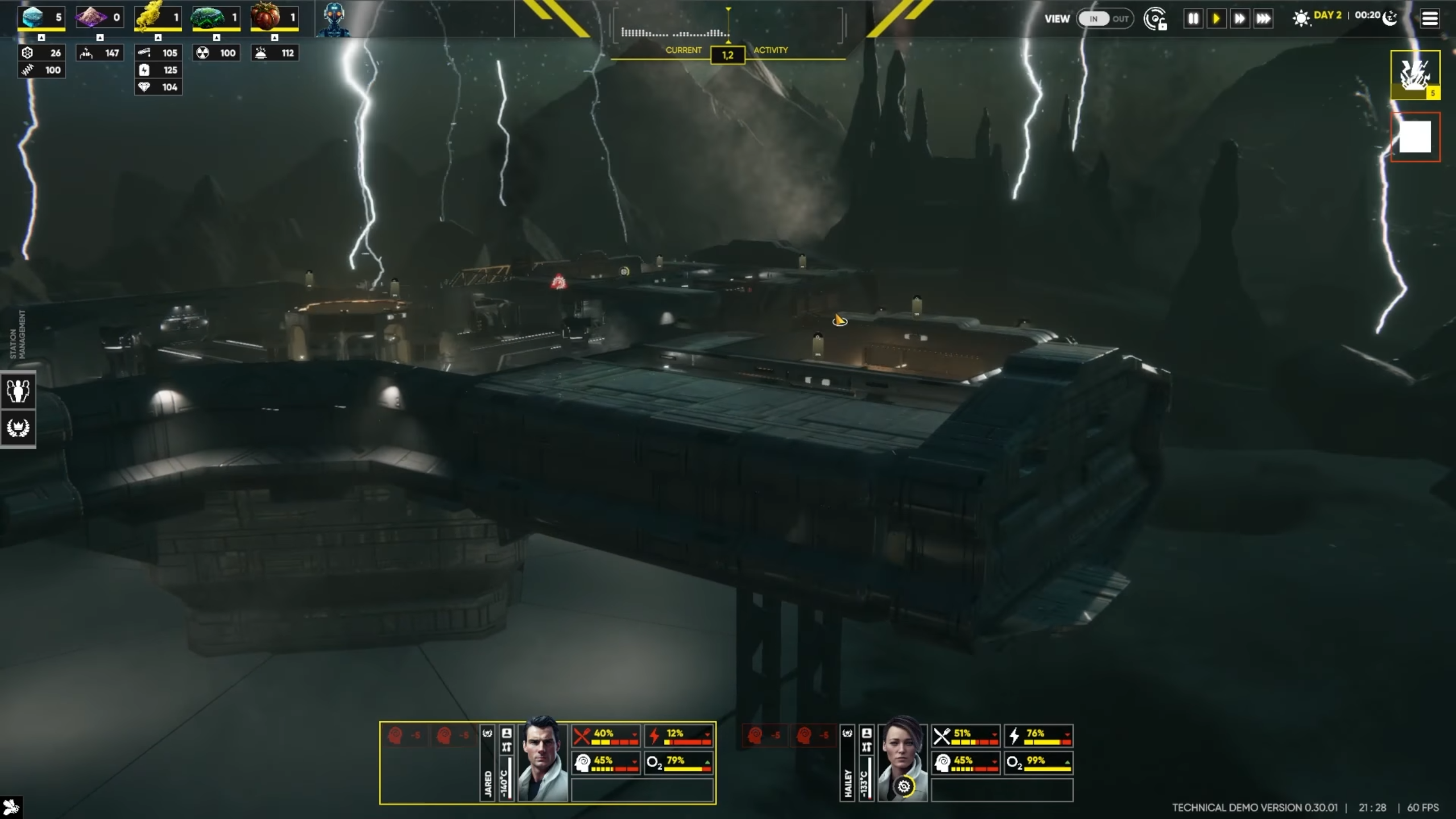Activate triple fast-forward speed
The width and height of the screenshot is (1456, 819).
coord(1263,19)
